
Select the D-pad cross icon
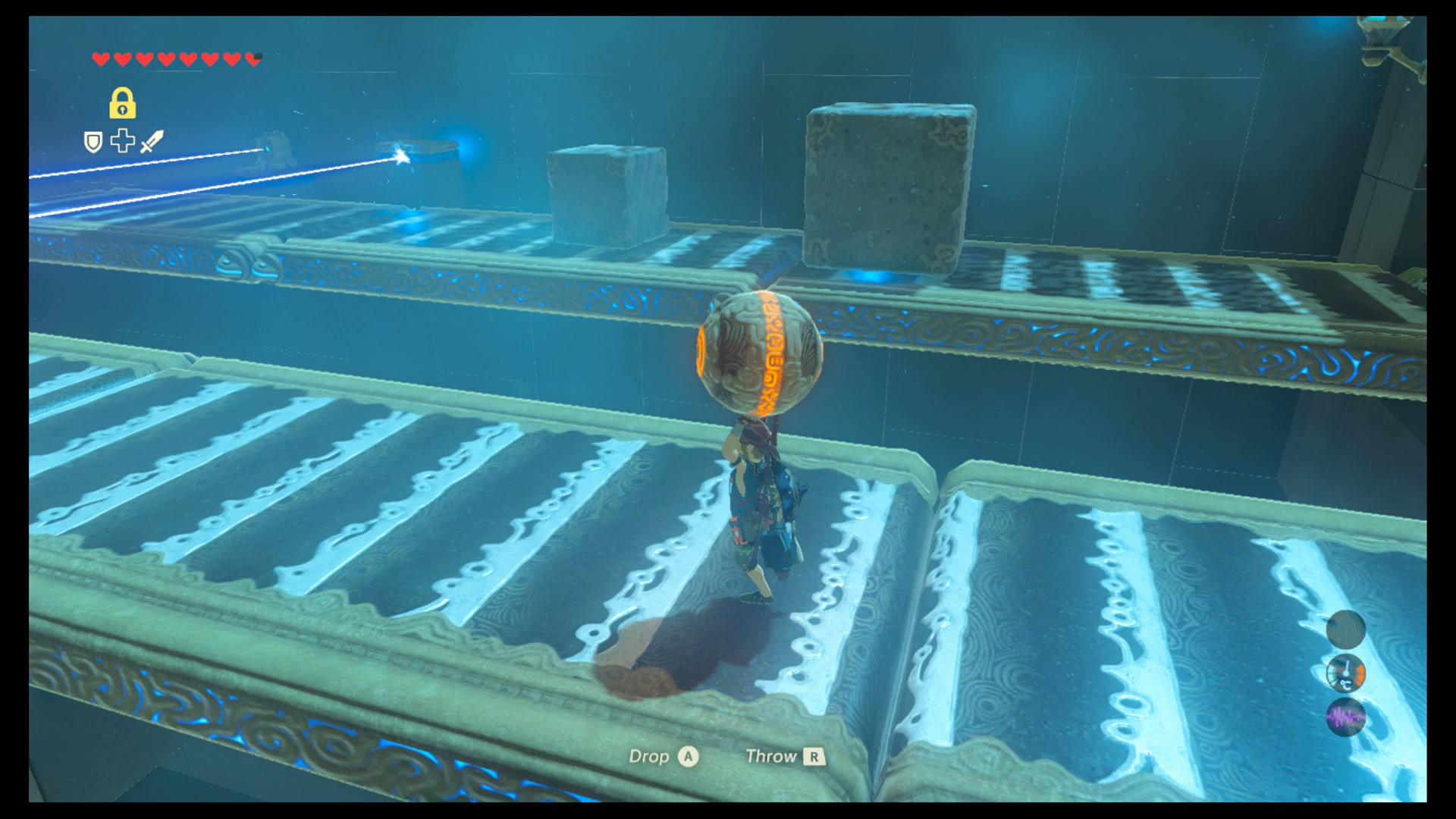click(122, 141)
